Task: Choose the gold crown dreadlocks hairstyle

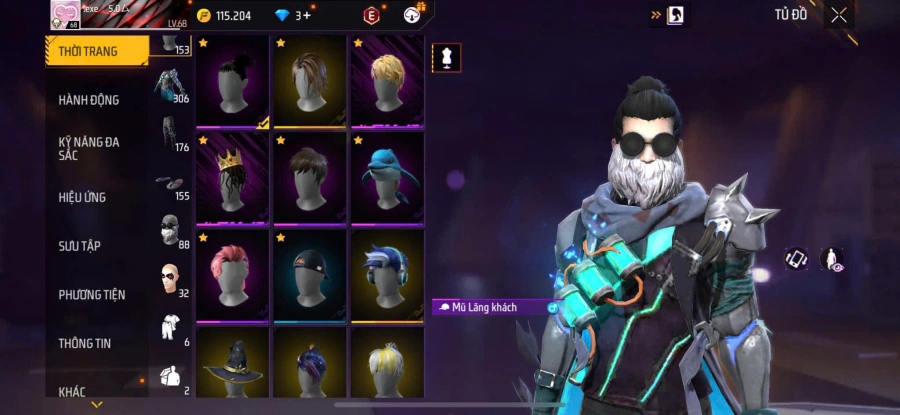Action: point(232,177)
